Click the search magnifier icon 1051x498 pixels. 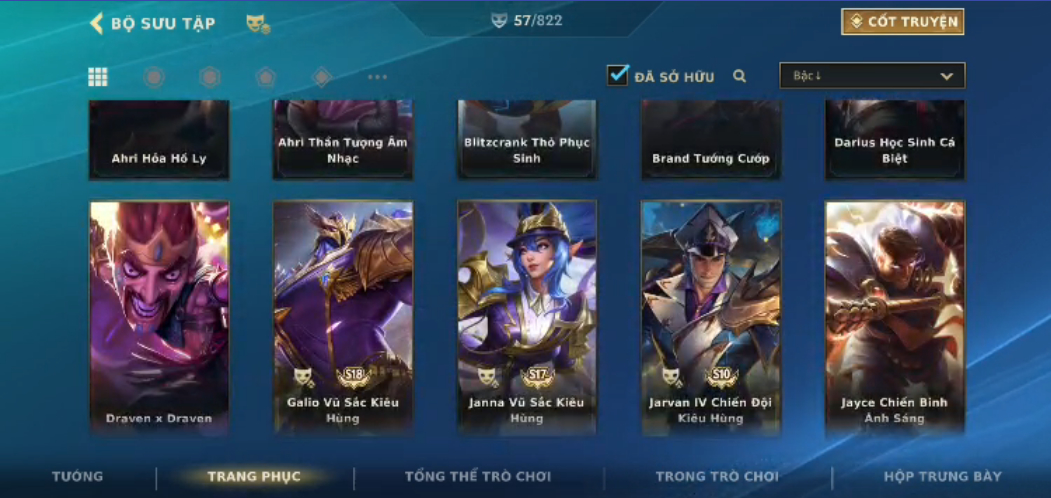coord(740,76)
